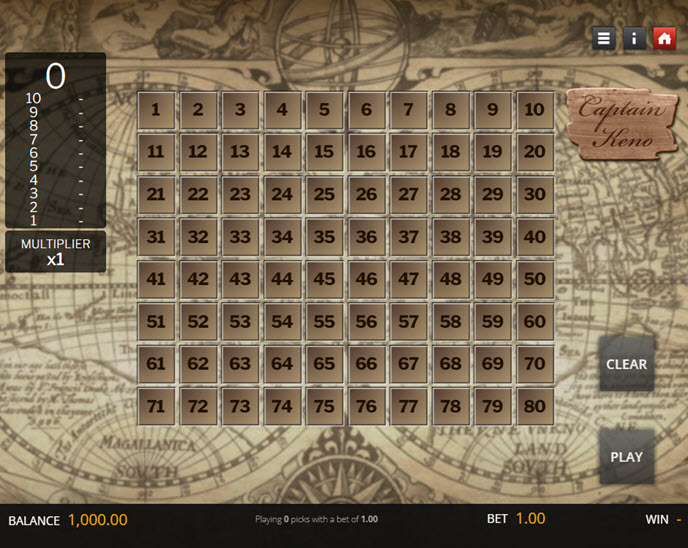Start the draw with the PLAY button

click(x=626, y=457)
